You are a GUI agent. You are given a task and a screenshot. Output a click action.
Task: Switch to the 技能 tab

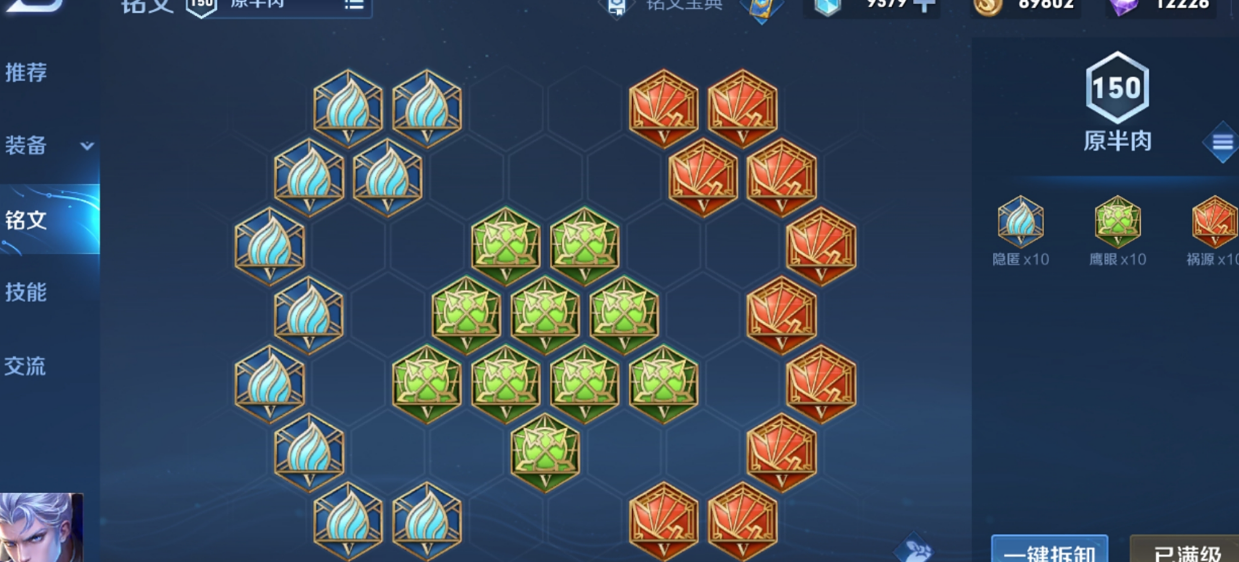27,293
